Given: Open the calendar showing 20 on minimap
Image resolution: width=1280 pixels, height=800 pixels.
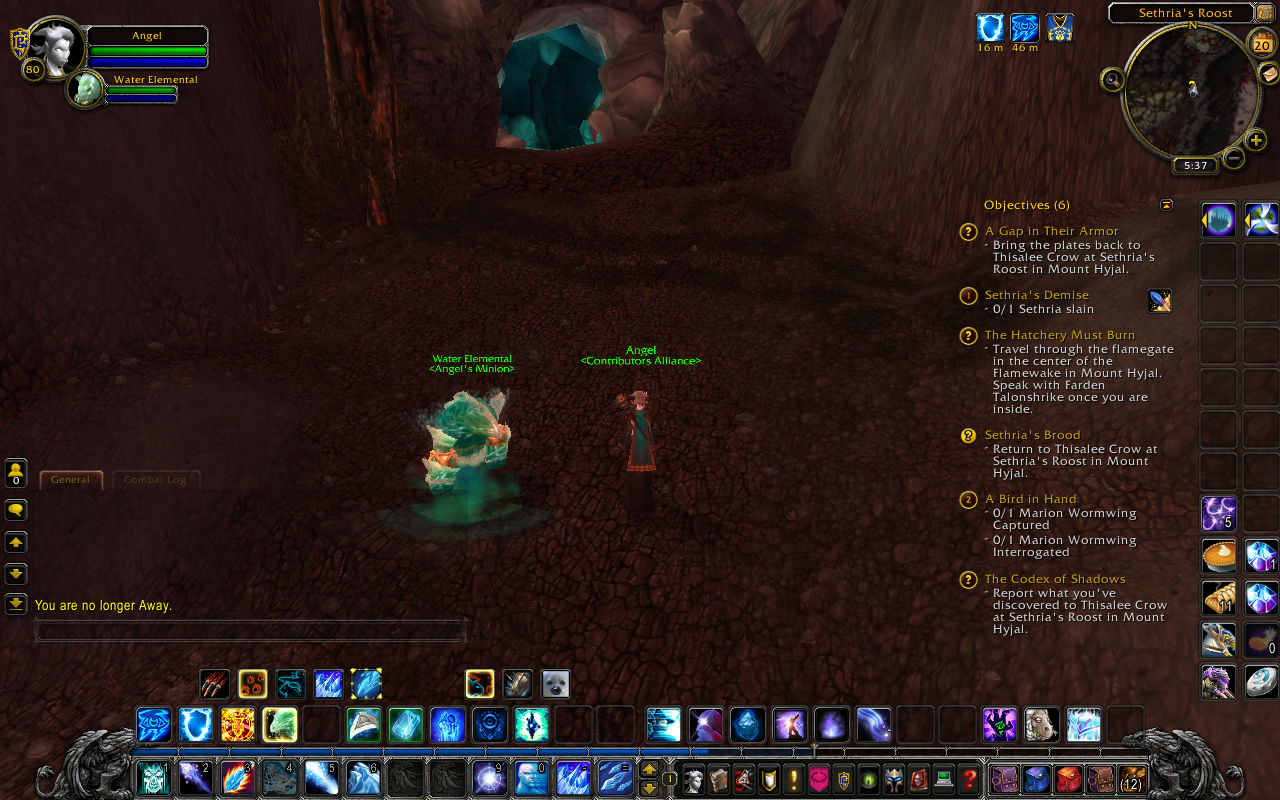Looking at the screenshot, I should pos(1261,44).
